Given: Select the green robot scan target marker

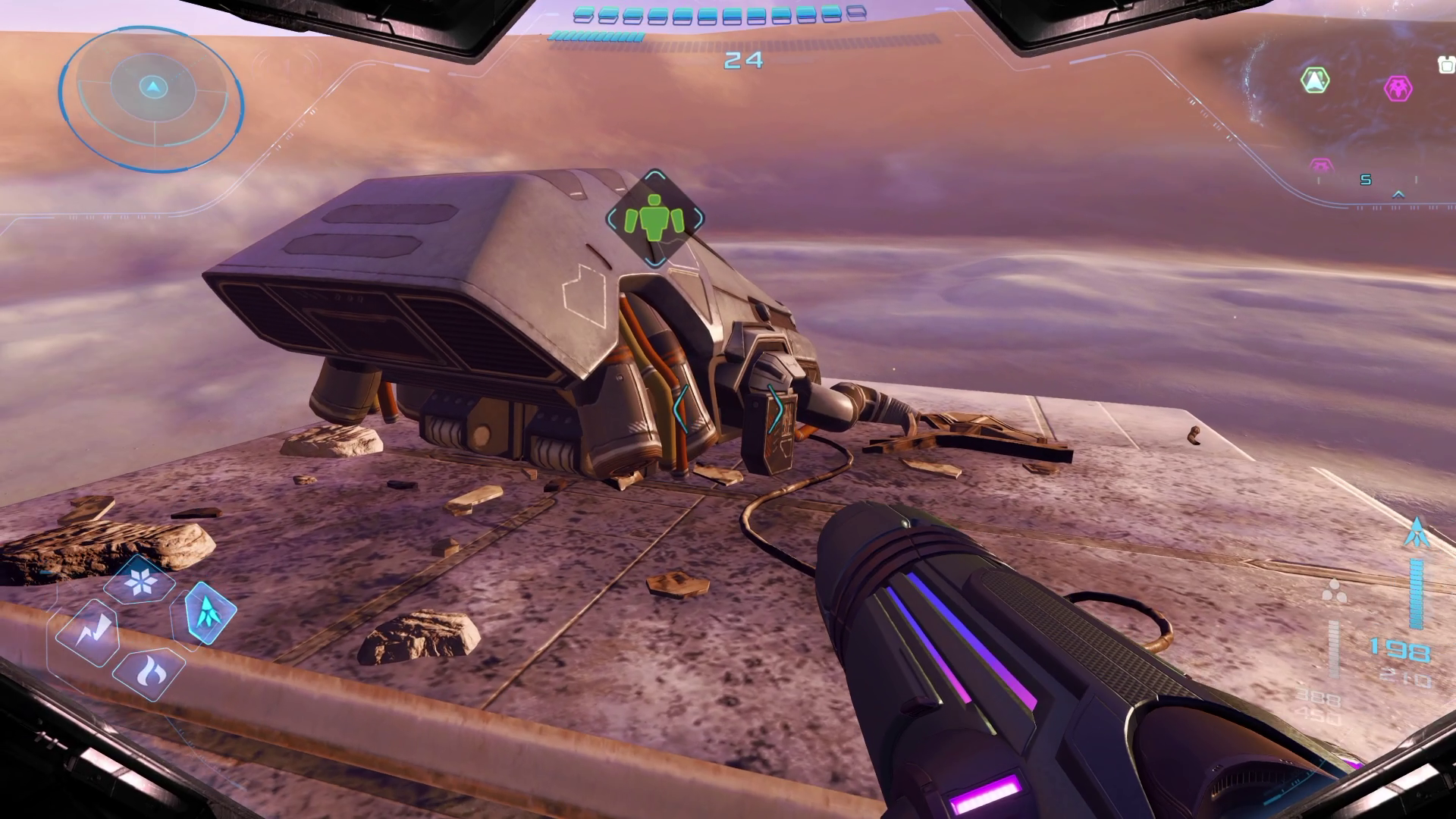Looking at the screenshot, I should pos(654,218).
